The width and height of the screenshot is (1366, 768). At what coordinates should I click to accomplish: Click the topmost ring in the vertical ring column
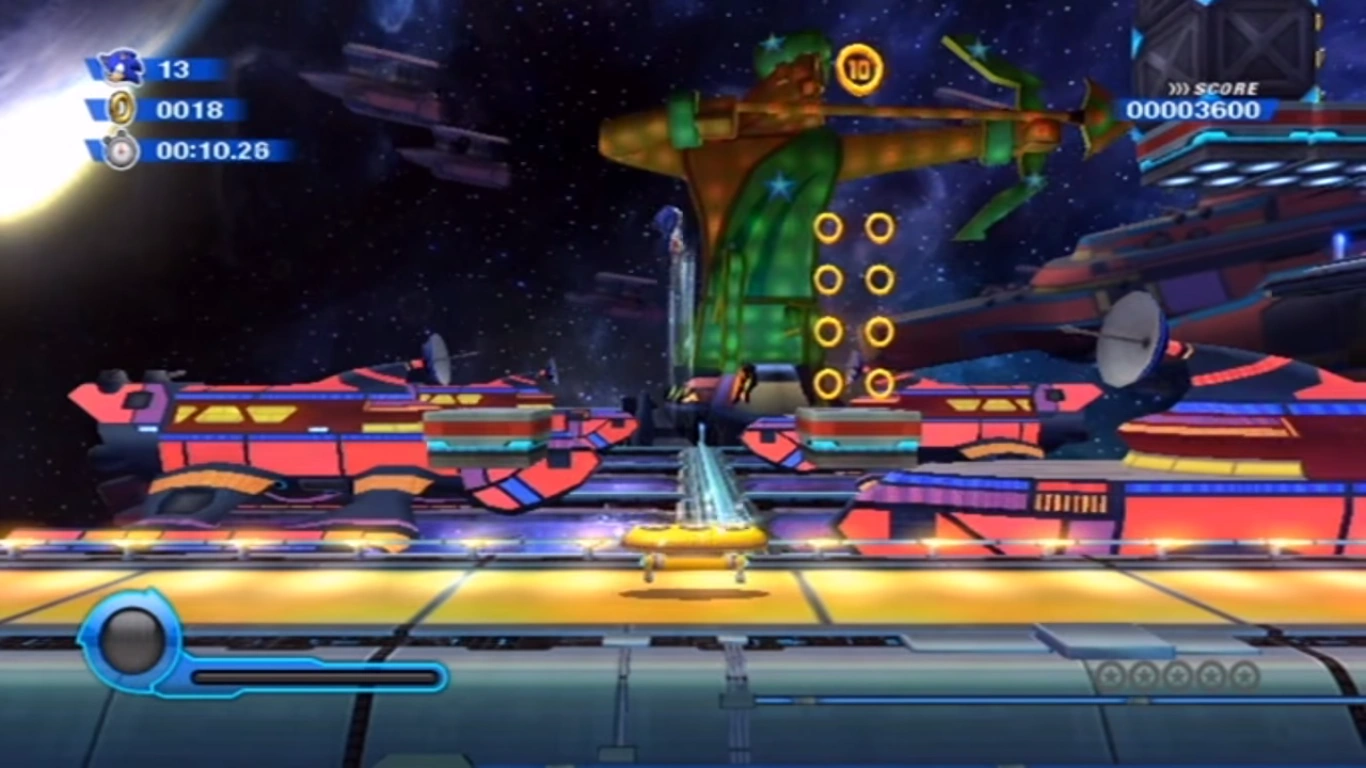pos(831,226)
